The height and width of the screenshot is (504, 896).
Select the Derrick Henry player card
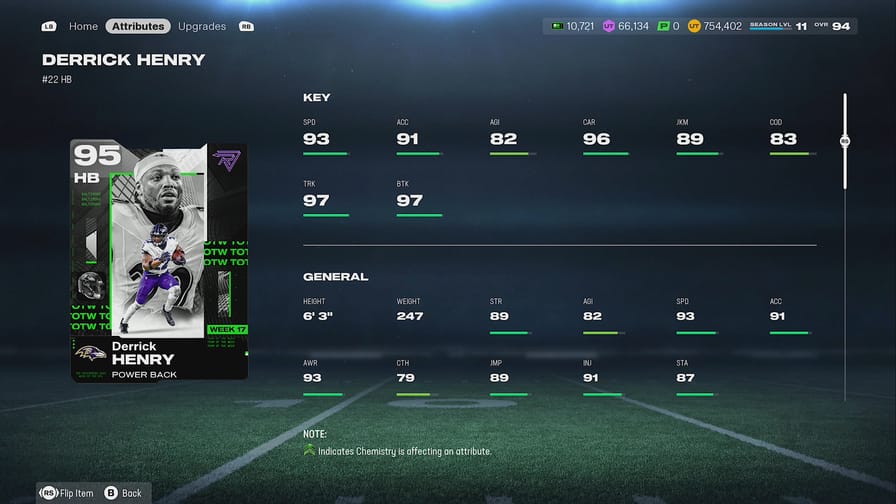[x=159, y=260]
